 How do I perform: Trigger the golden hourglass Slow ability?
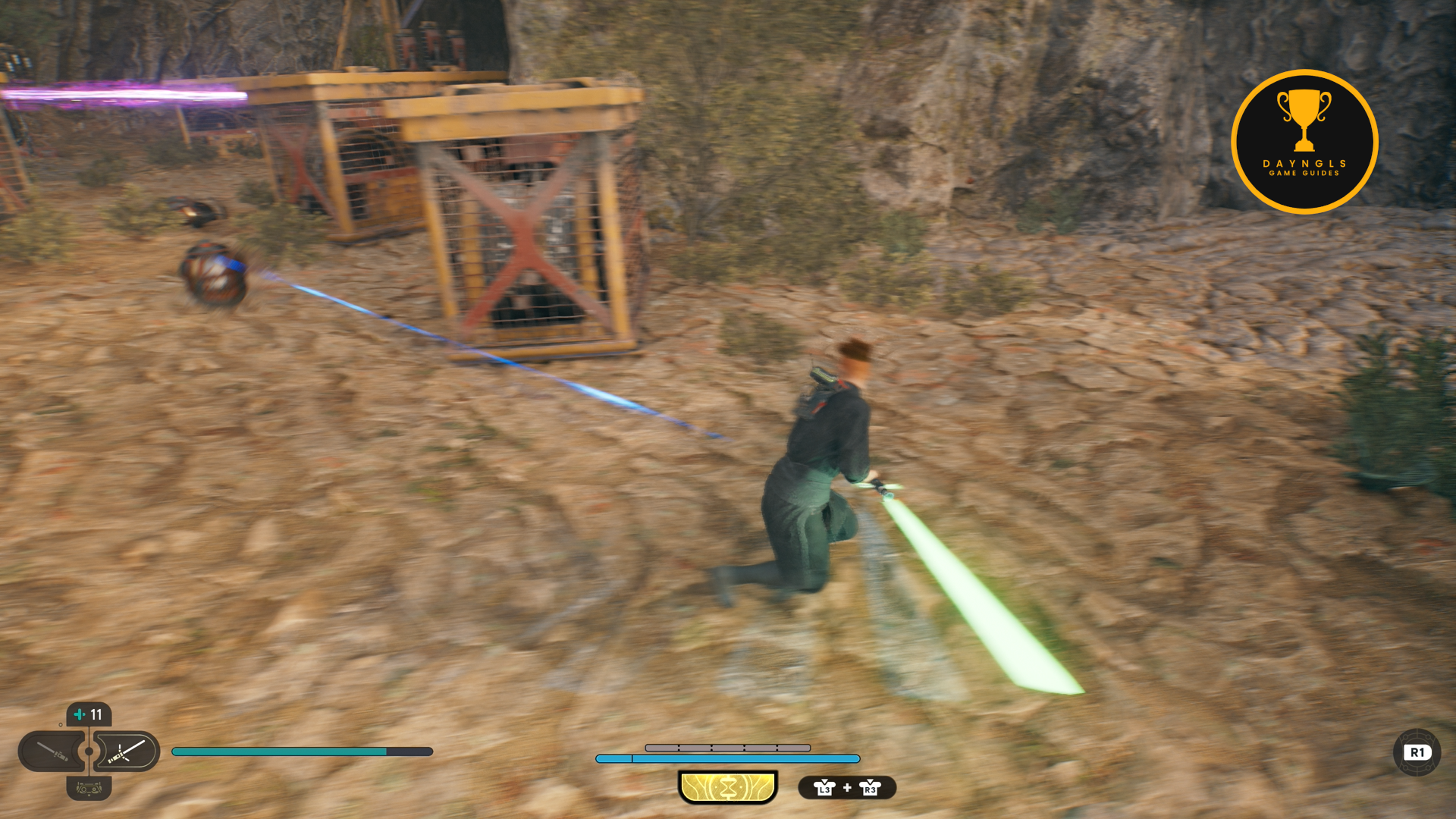[x=728, y=787]
